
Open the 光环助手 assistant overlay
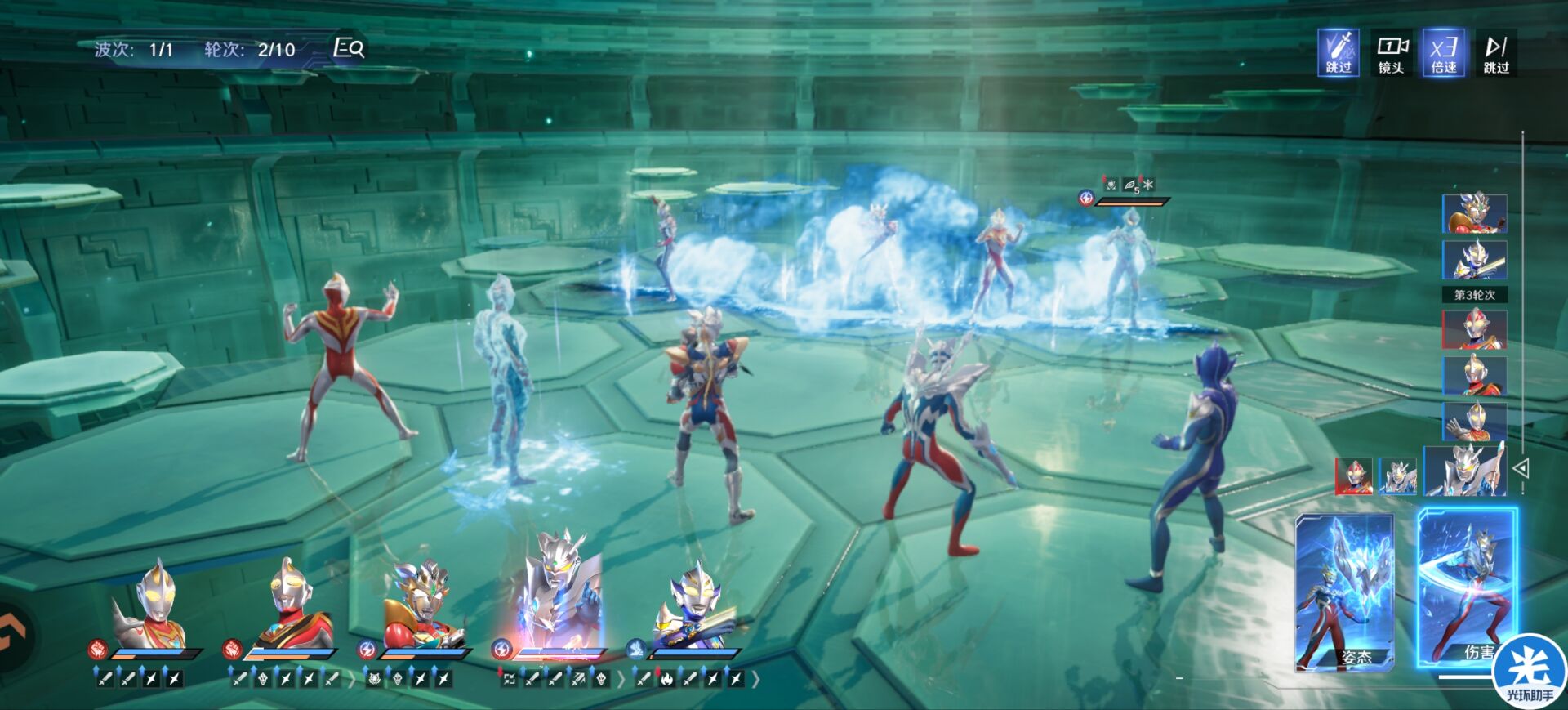coord(1530,672)
